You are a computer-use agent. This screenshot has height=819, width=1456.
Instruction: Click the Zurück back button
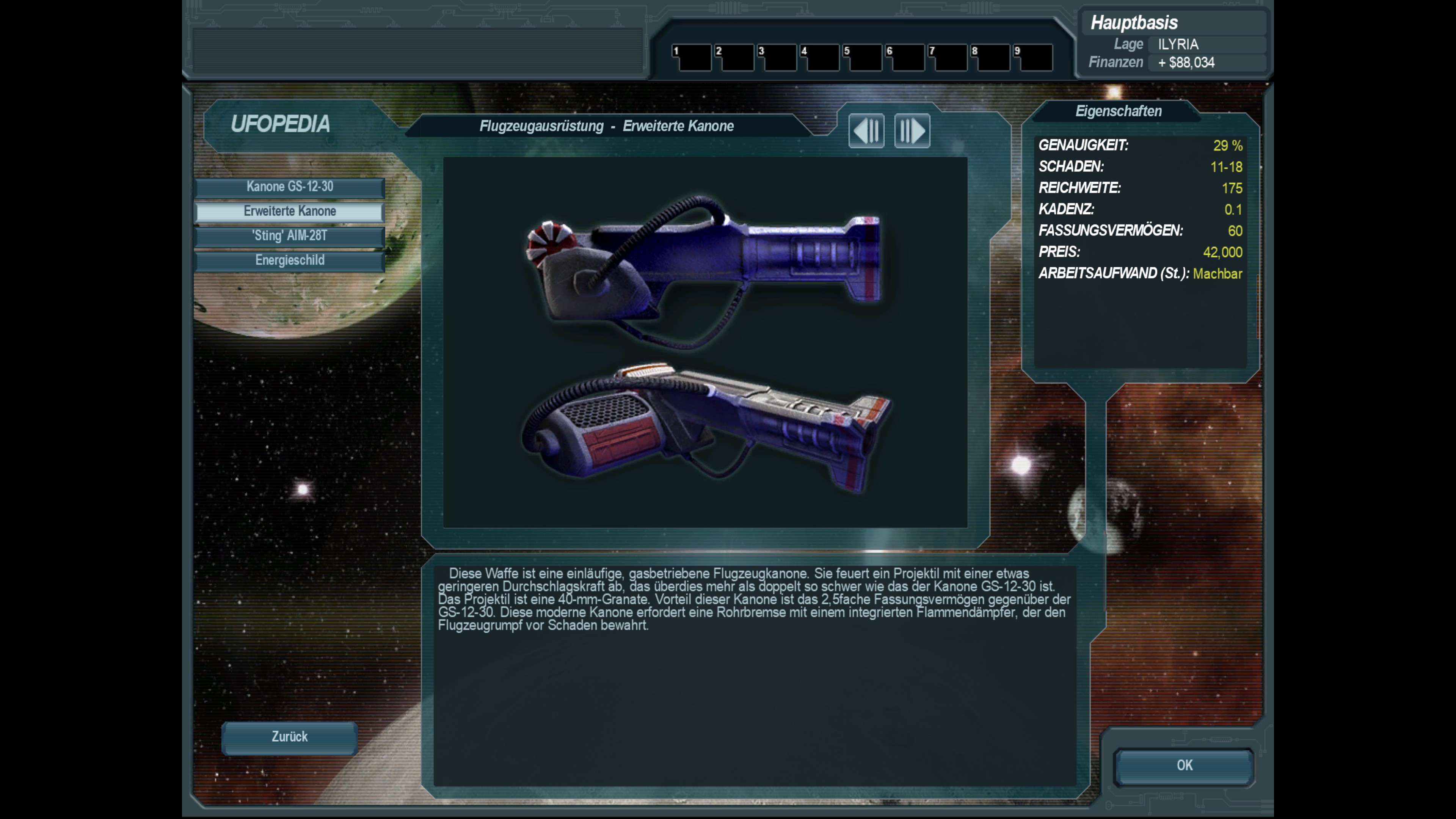289,737
